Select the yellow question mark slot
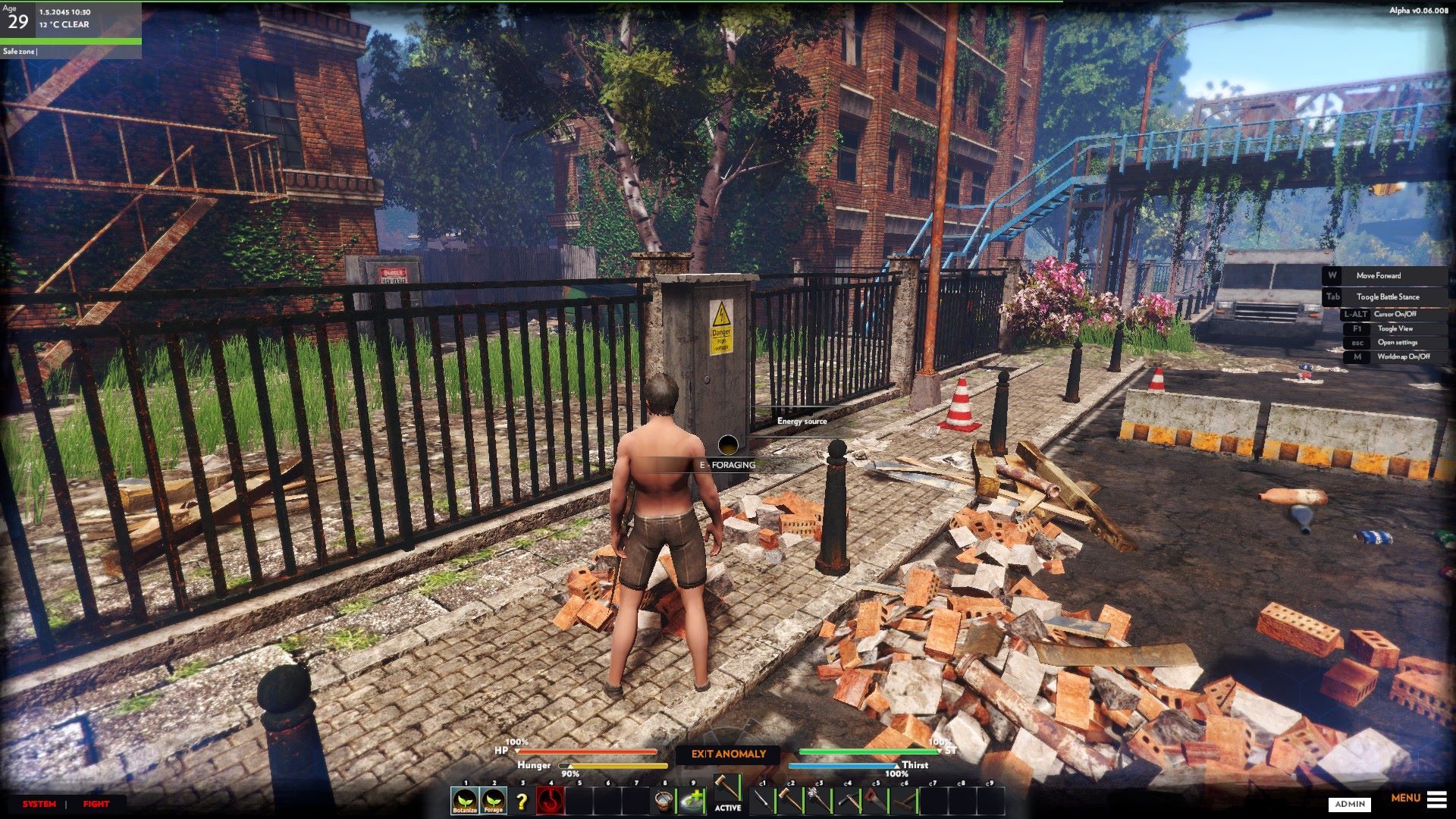This screenshot has width=1456, height=819. tap(521, 801)
